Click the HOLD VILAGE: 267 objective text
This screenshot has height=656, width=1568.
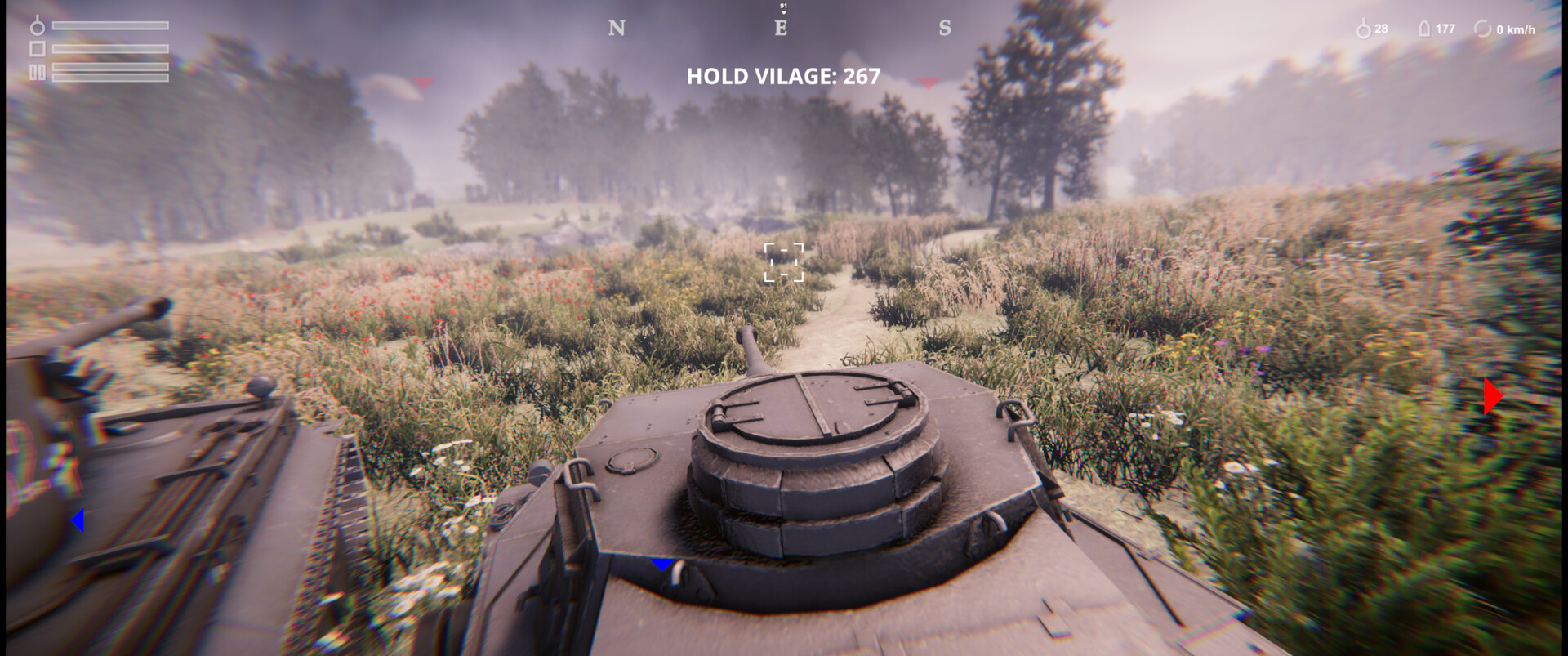click(x=782, y=77)
